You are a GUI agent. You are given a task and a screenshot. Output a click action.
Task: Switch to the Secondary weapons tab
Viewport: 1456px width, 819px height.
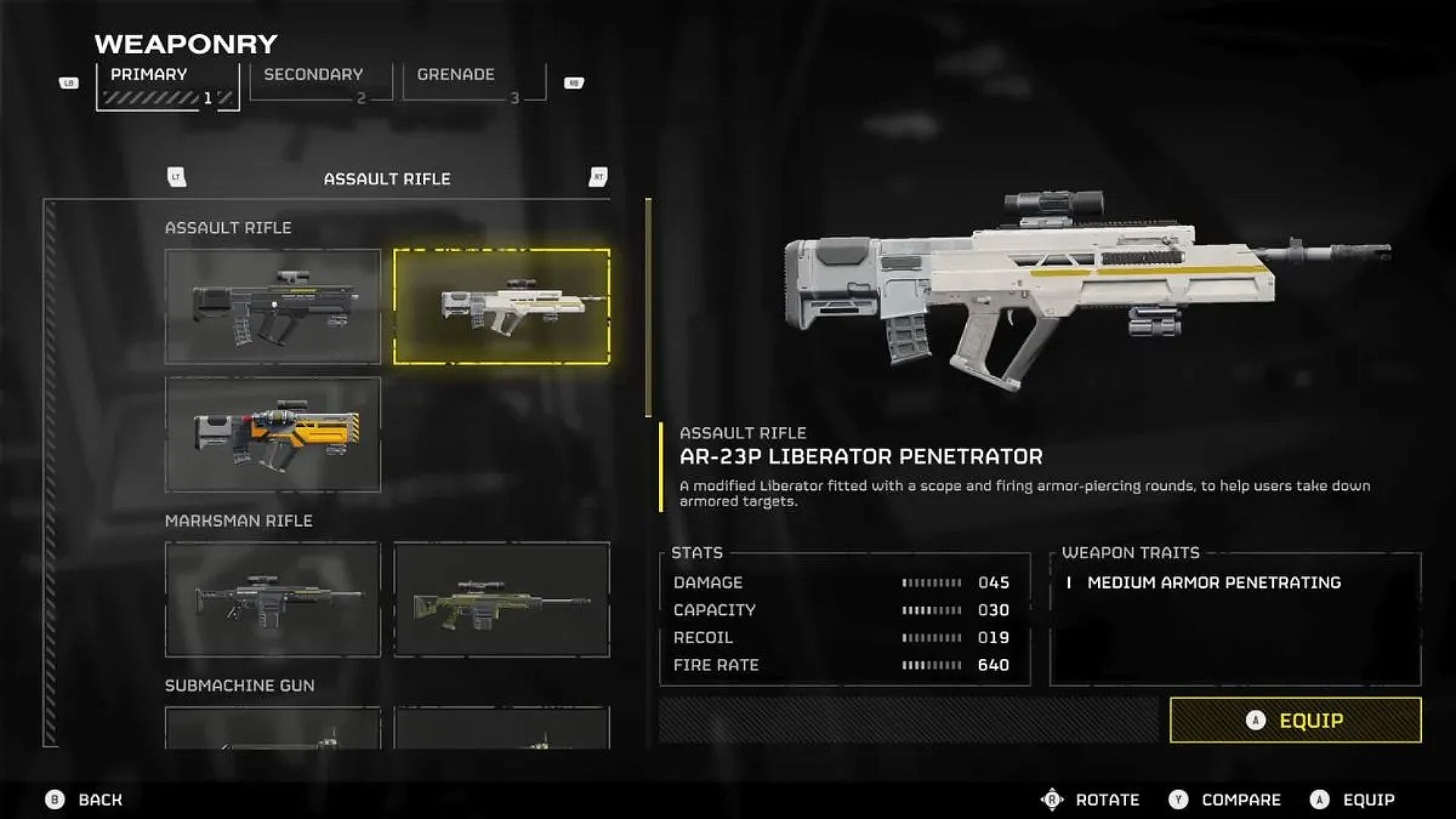click(x=312, y=74)
